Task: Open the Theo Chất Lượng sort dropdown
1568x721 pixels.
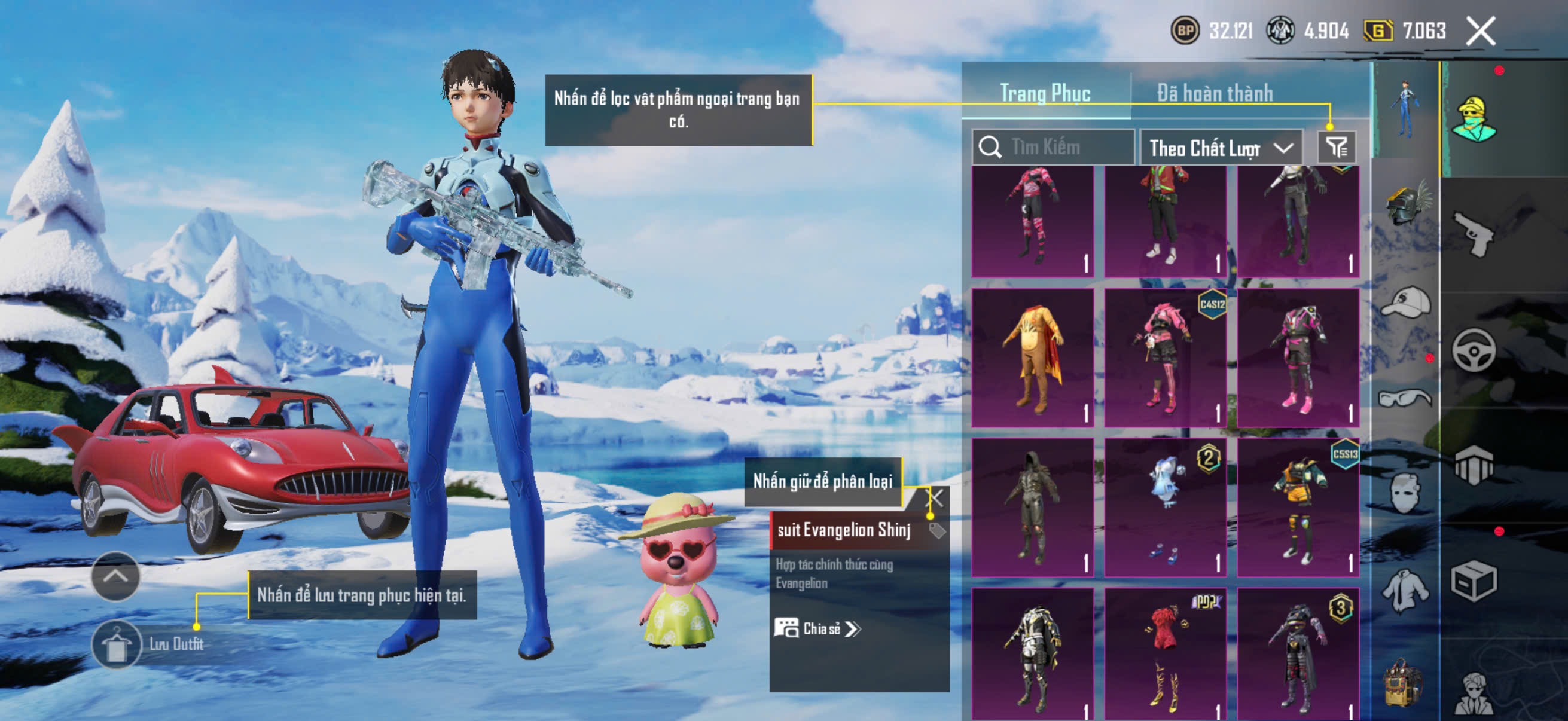Action: click(x=1220, y=148)
